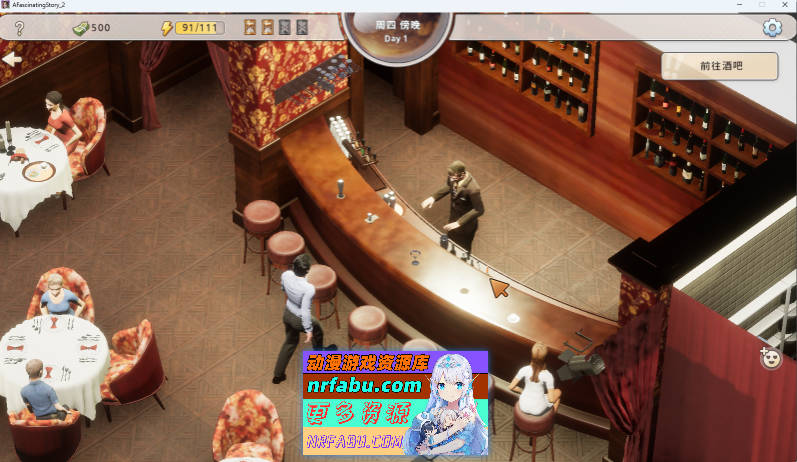This screenshot has height=462, width=797.
Task: Go back with the white arrow
Action: [12, 60]
